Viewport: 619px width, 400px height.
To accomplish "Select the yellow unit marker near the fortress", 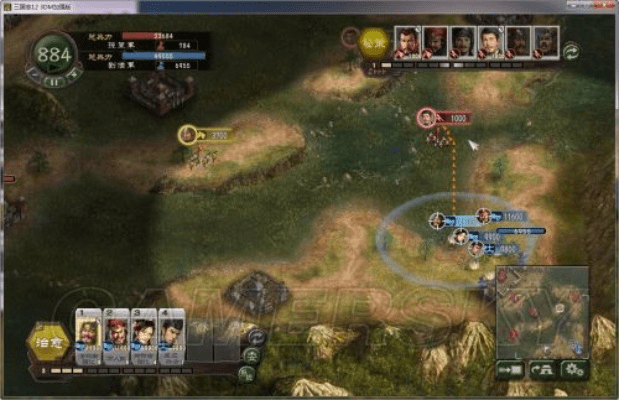I will pyautogui.click(x=187, y=134).
